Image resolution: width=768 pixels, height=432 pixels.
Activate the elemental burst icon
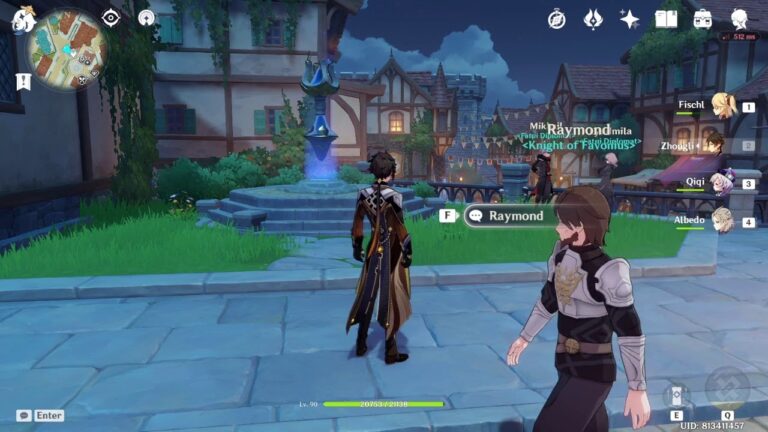727,388
